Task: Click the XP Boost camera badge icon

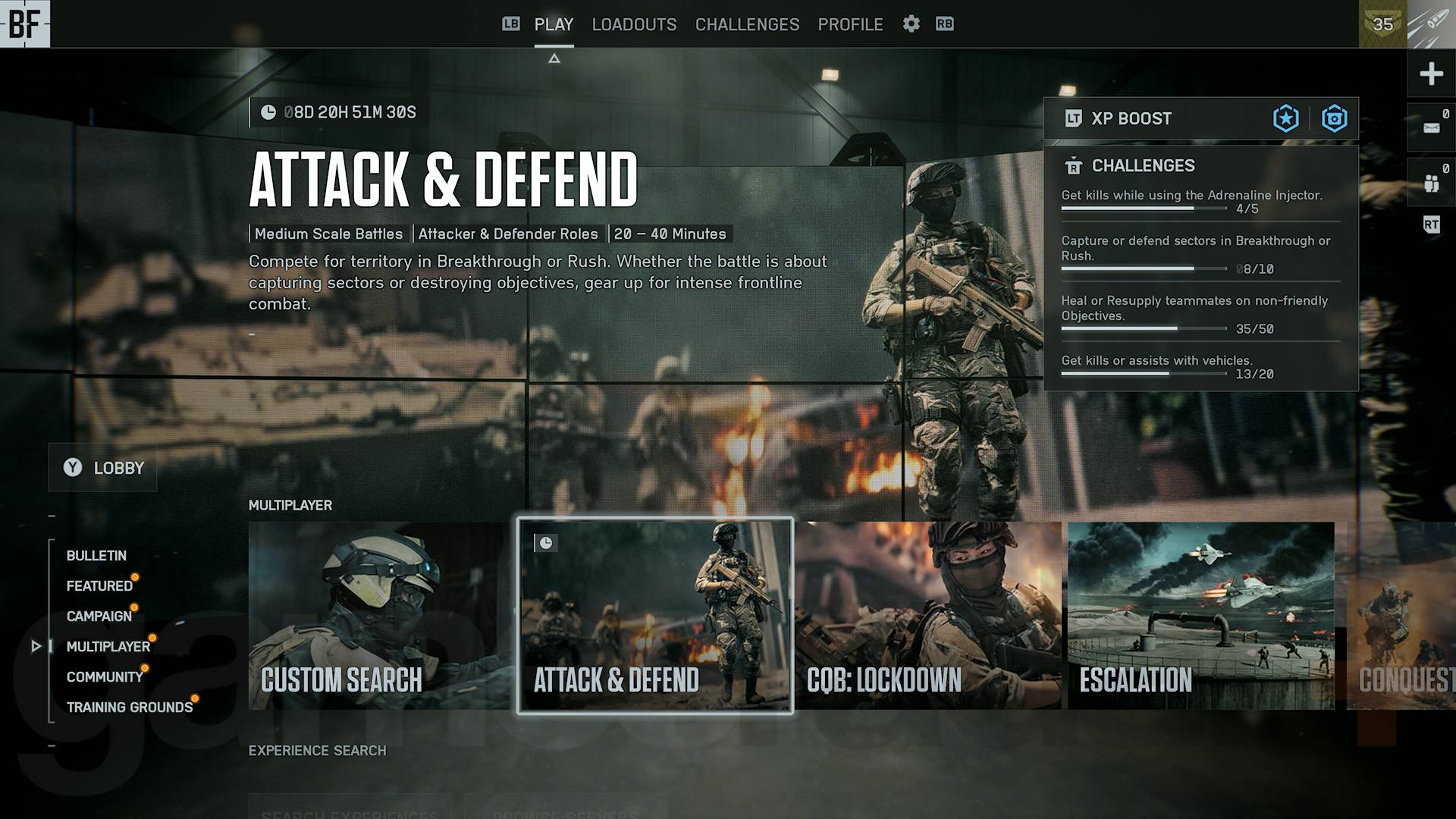Action: coord(1335,118)
